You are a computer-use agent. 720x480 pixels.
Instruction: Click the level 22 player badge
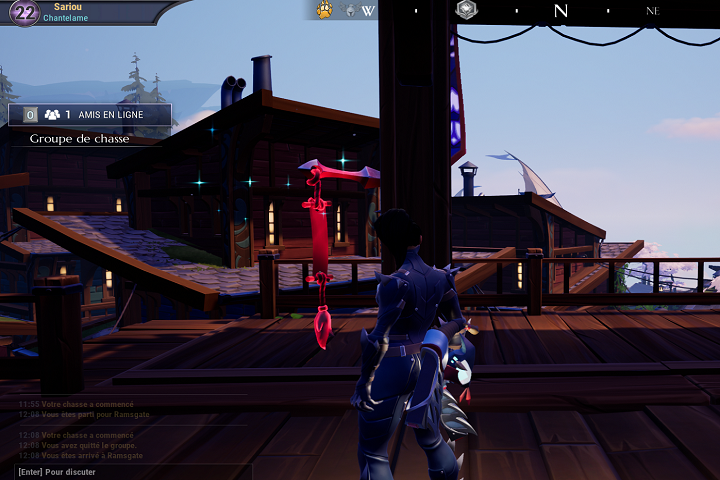pyautogui.click(x=23, y=13)
